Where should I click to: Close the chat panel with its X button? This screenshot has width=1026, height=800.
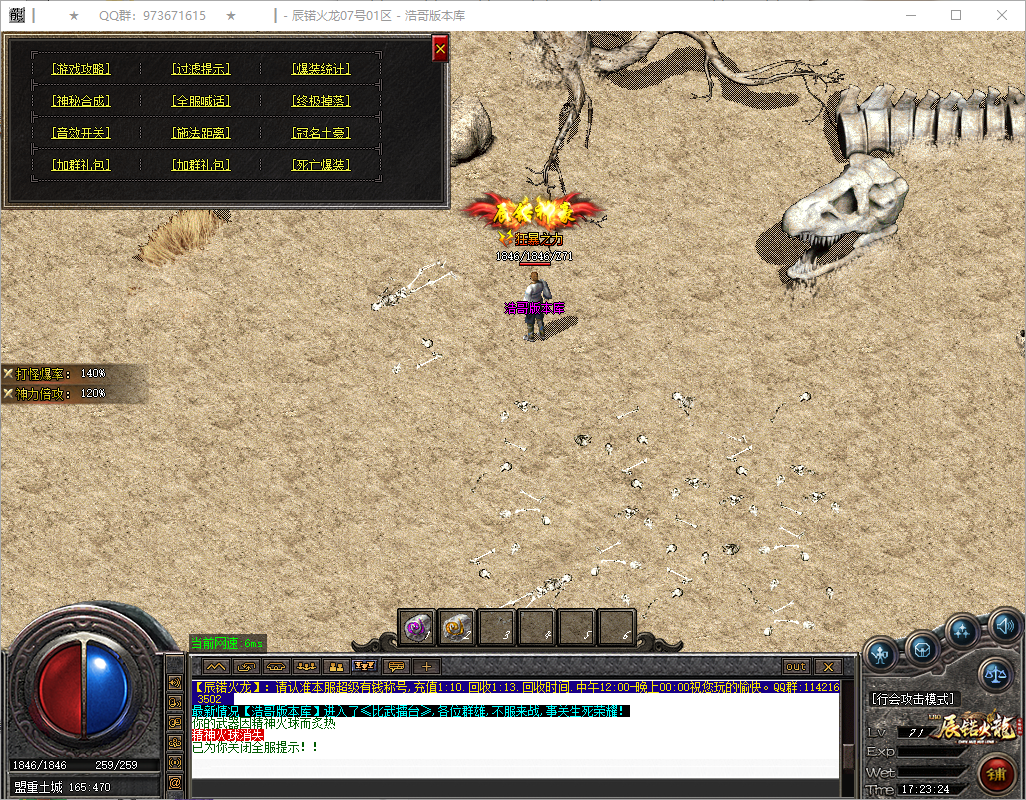[x=827, y=666]
